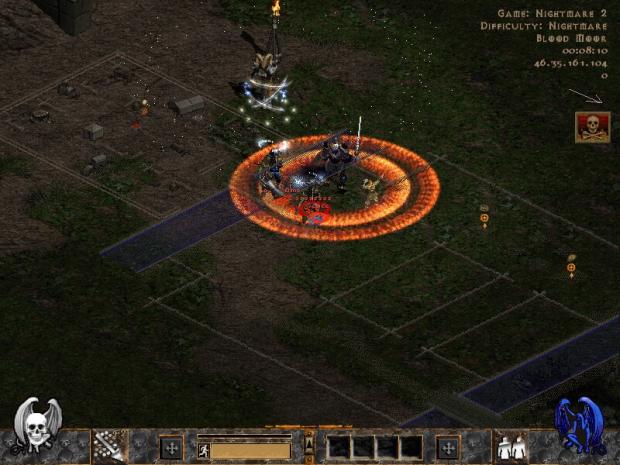Click the cross button right of belt slots
620x465 pixels.
448,446
